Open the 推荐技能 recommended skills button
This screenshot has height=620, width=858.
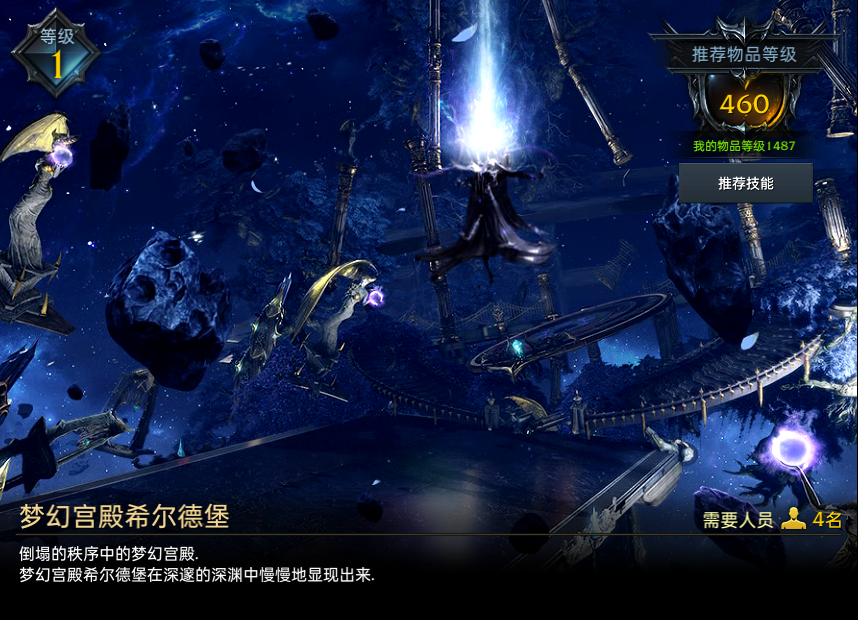point(745,184)
